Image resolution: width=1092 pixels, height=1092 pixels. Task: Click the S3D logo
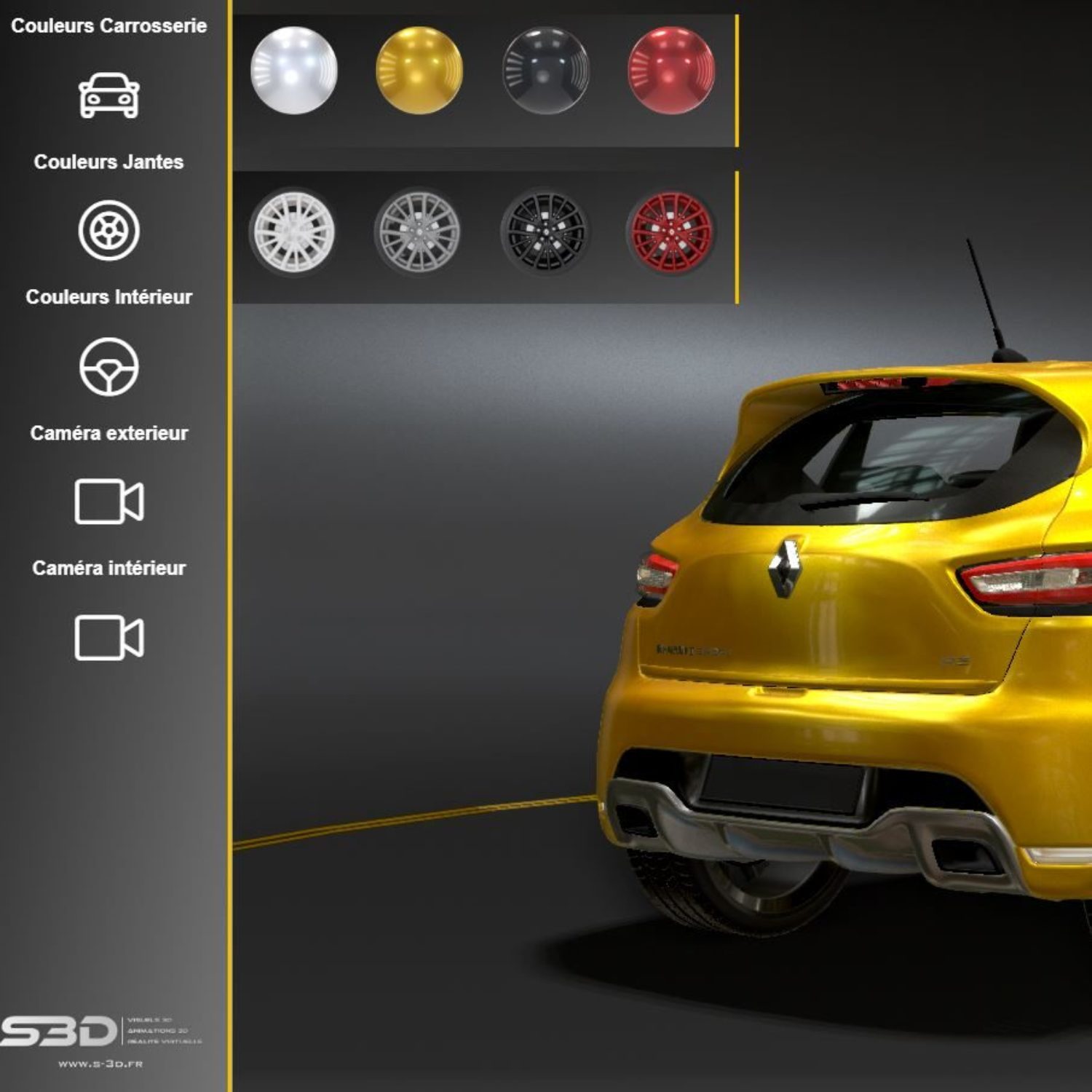click(x=60, y=1032)
